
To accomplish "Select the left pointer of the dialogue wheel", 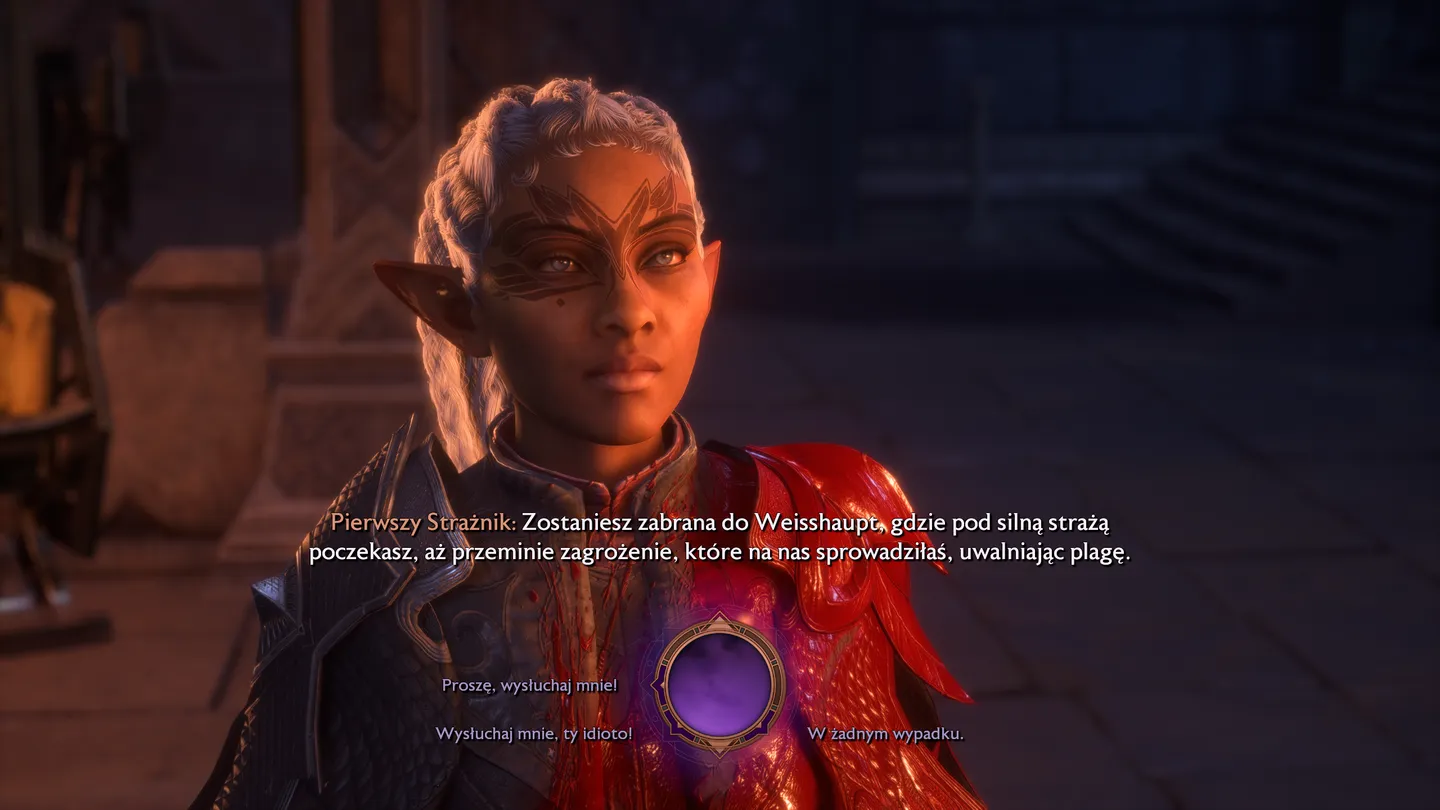I will [655, 685].
